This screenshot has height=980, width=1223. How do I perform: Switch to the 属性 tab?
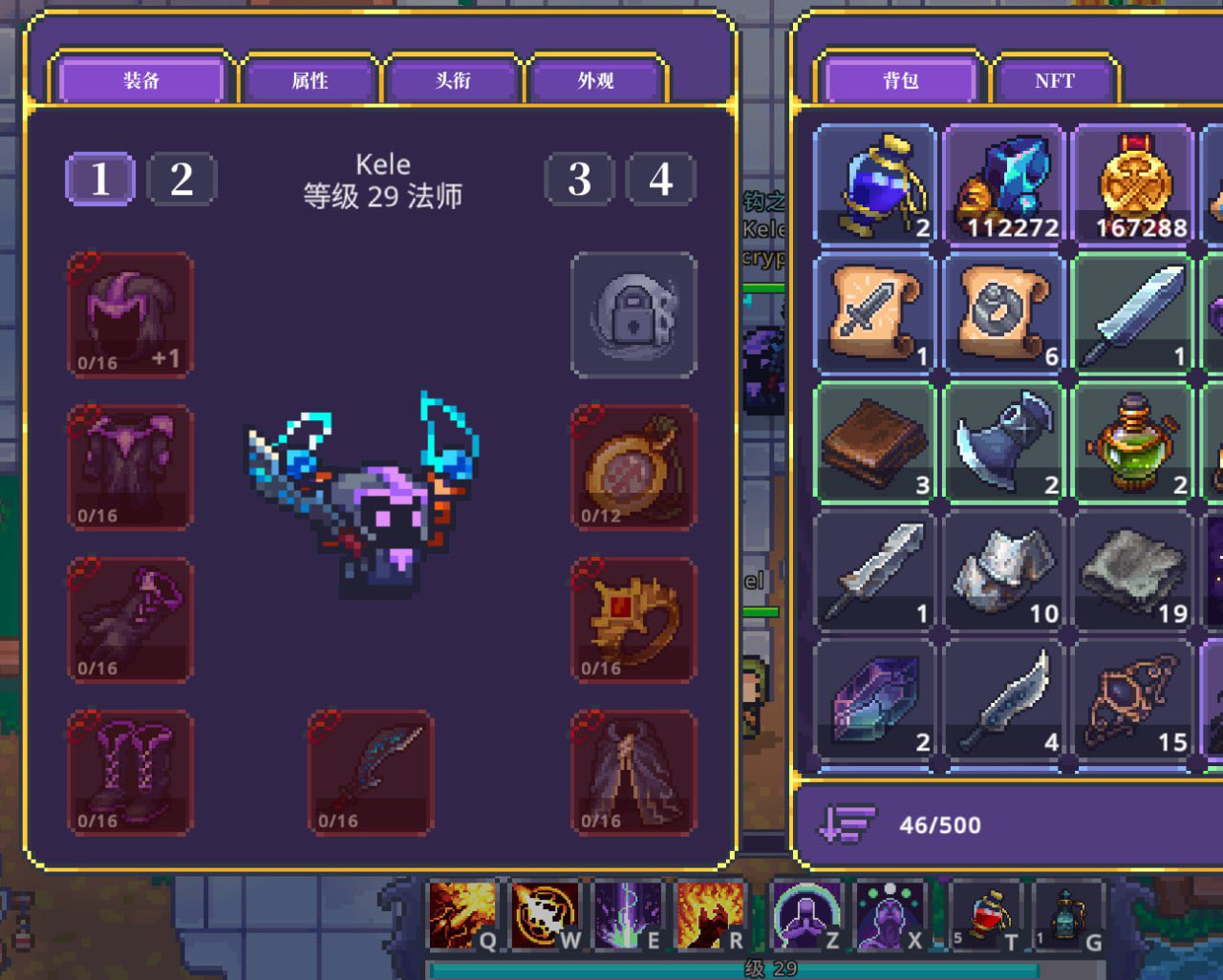310,81
